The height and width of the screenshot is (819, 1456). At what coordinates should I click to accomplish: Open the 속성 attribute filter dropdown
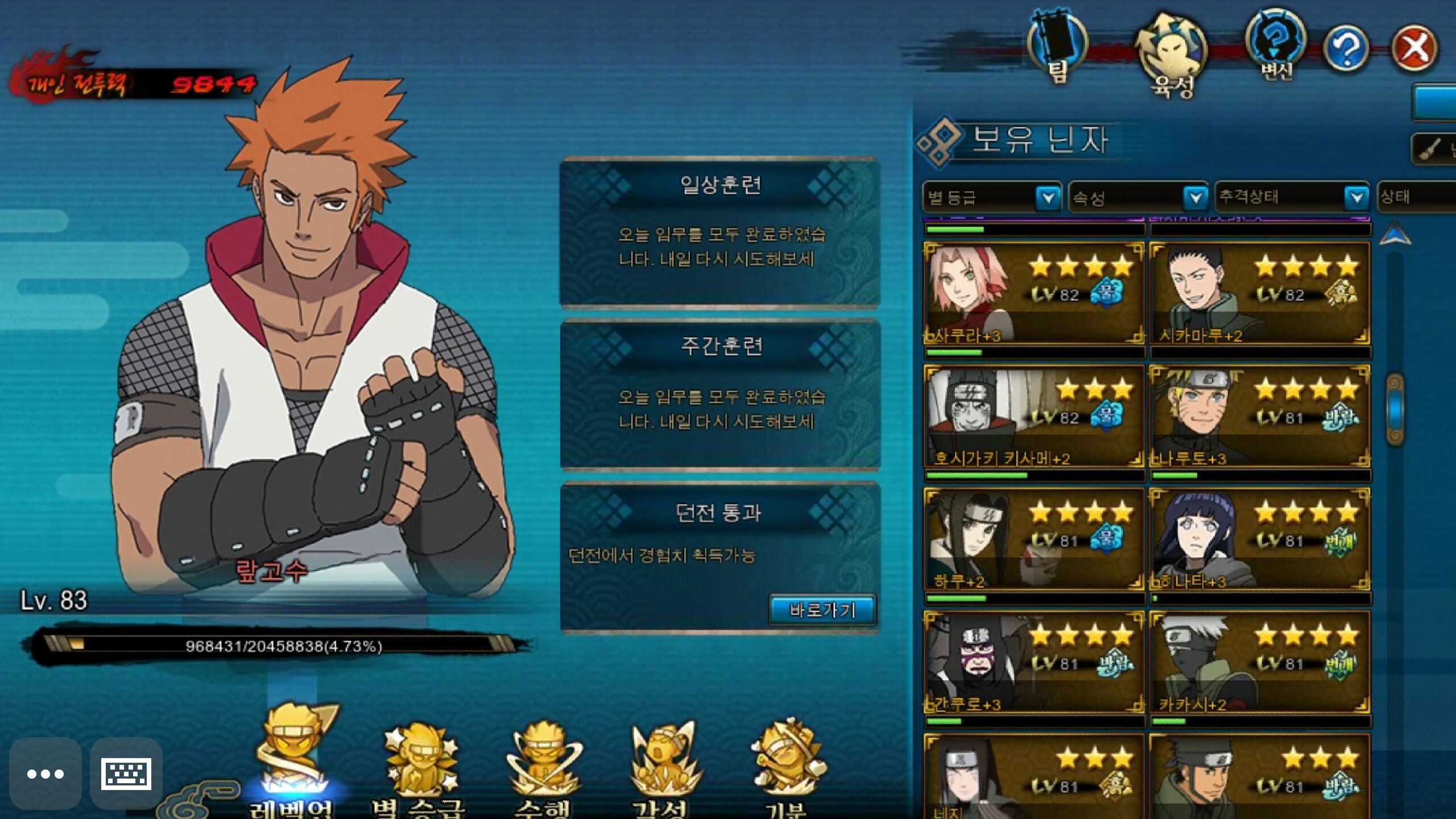pyautogui.click(x=1138, y=198)
